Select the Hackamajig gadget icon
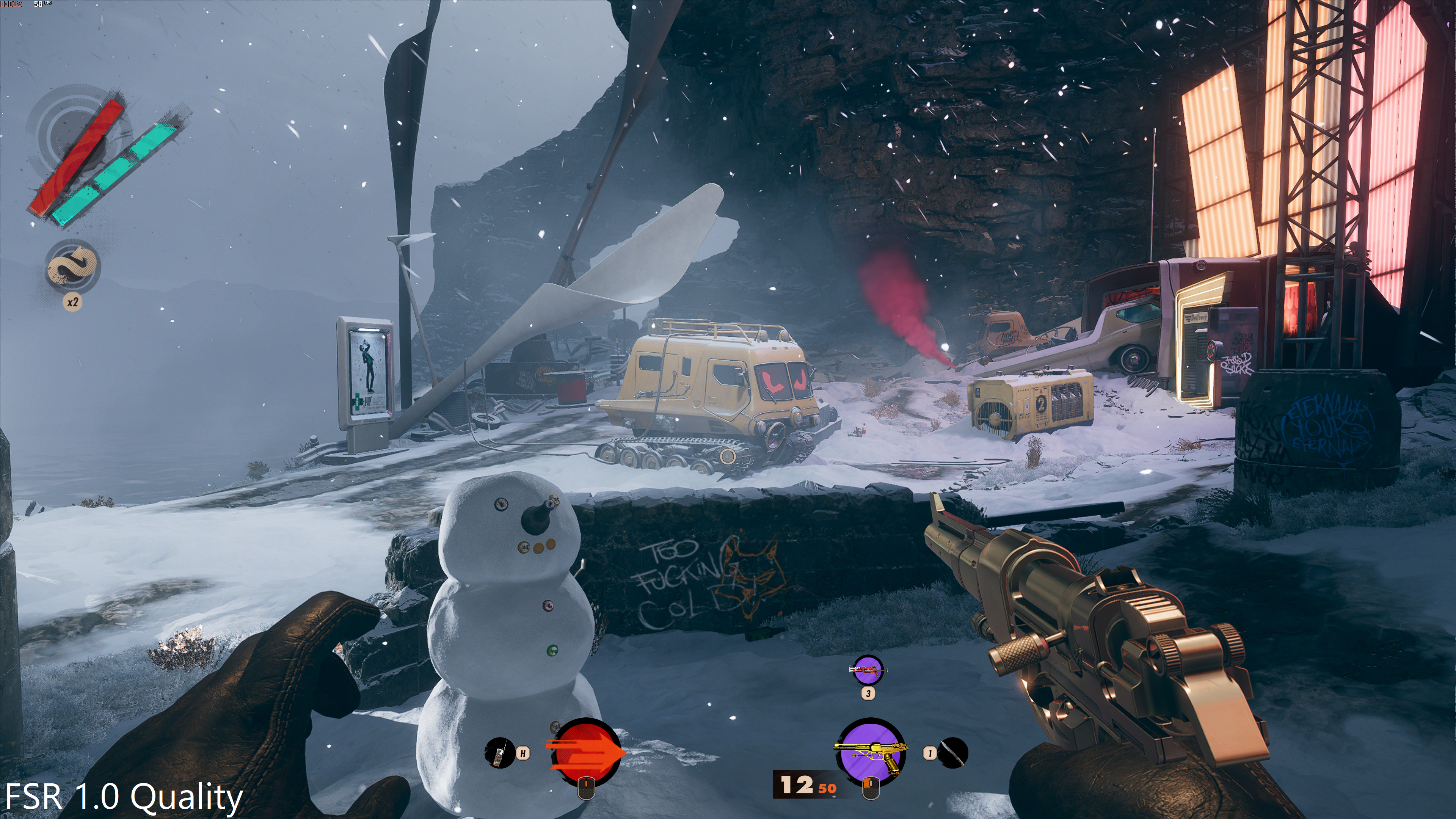The width and height of the screenshot is (1456, 819). click(x=499, y=753)
